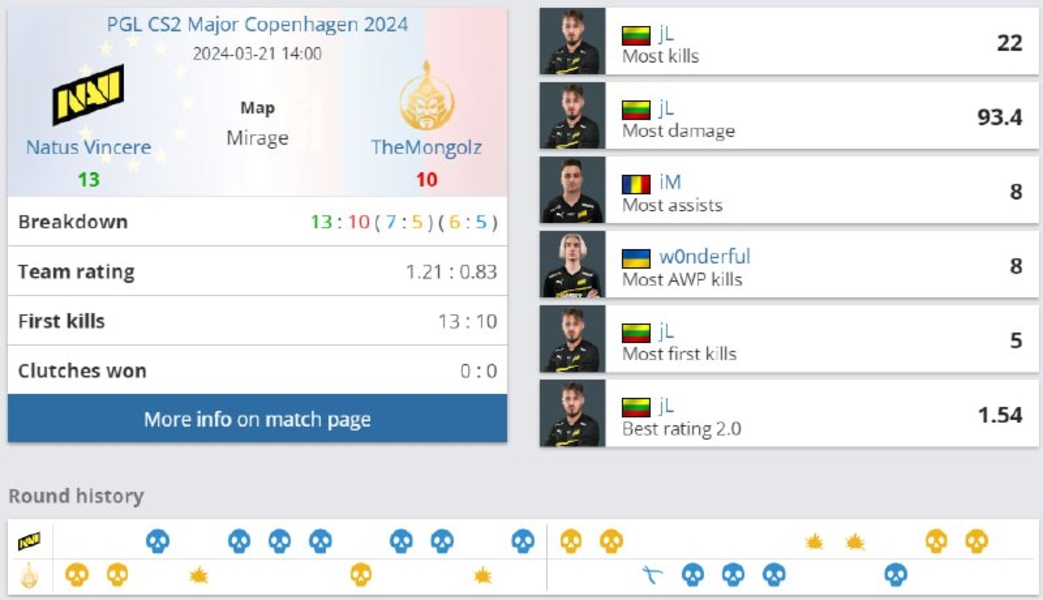Open the TheMongolz team link

coord(426,147)
